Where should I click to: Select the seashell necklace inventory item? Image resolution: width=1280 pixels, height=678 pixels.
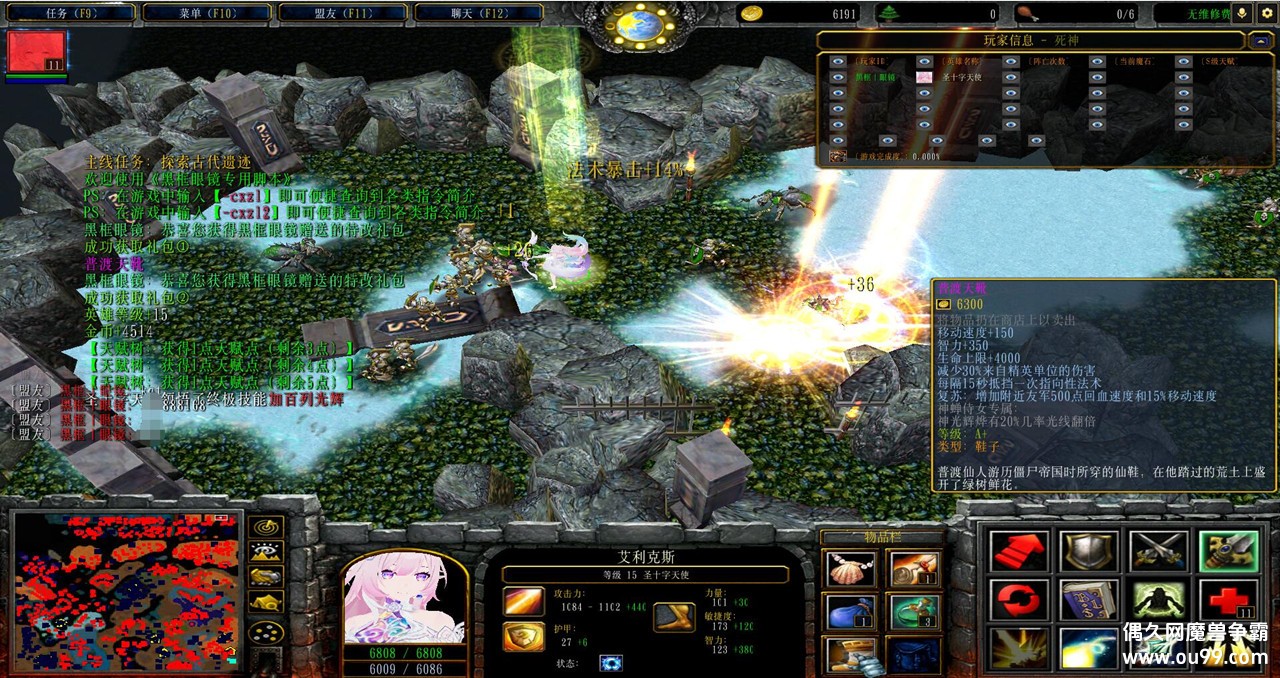(x=848, y=568)
